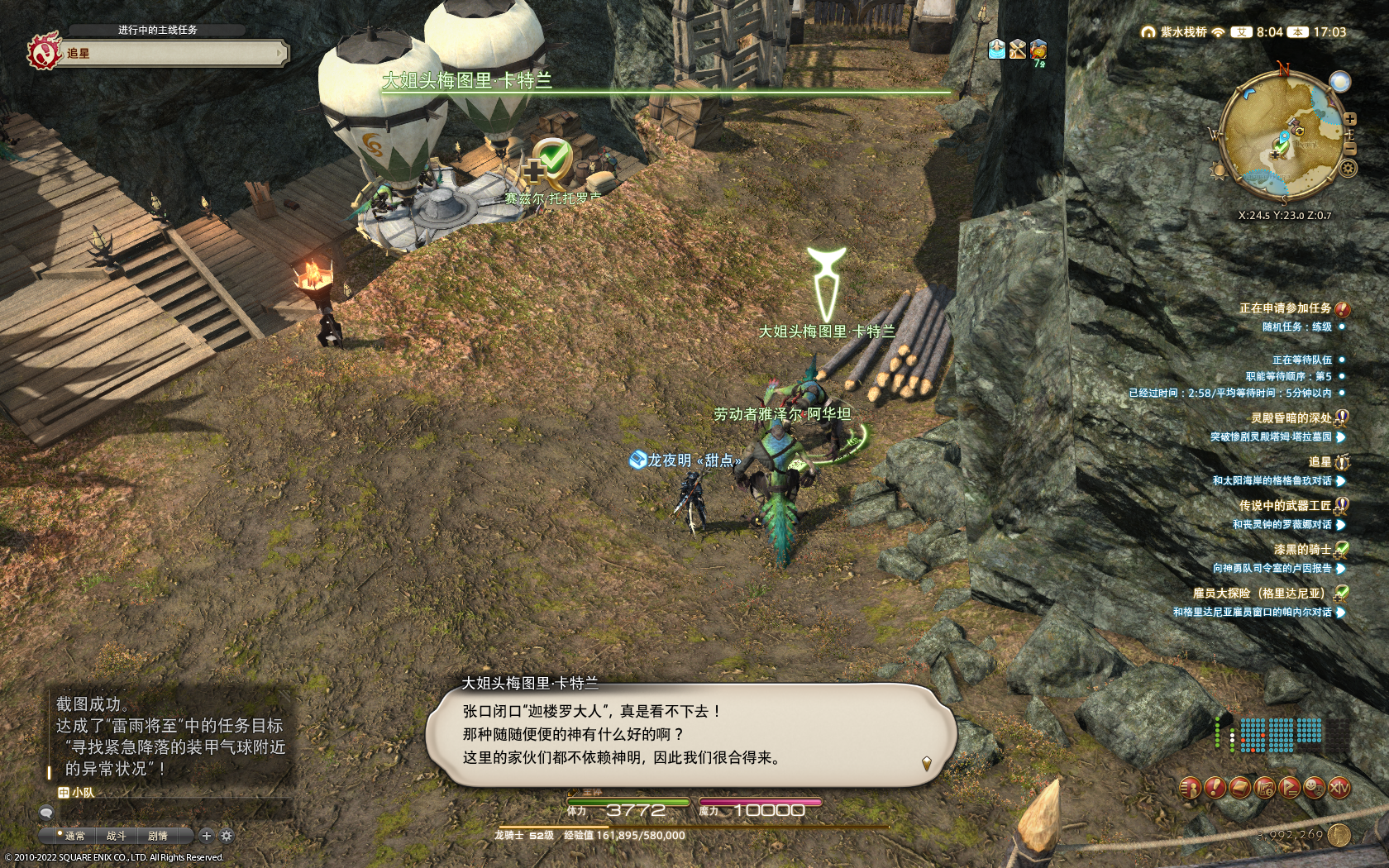Check the weather icon beside the minimap
Viewport: 1389px width, 868px height.
pos(1339,81)
